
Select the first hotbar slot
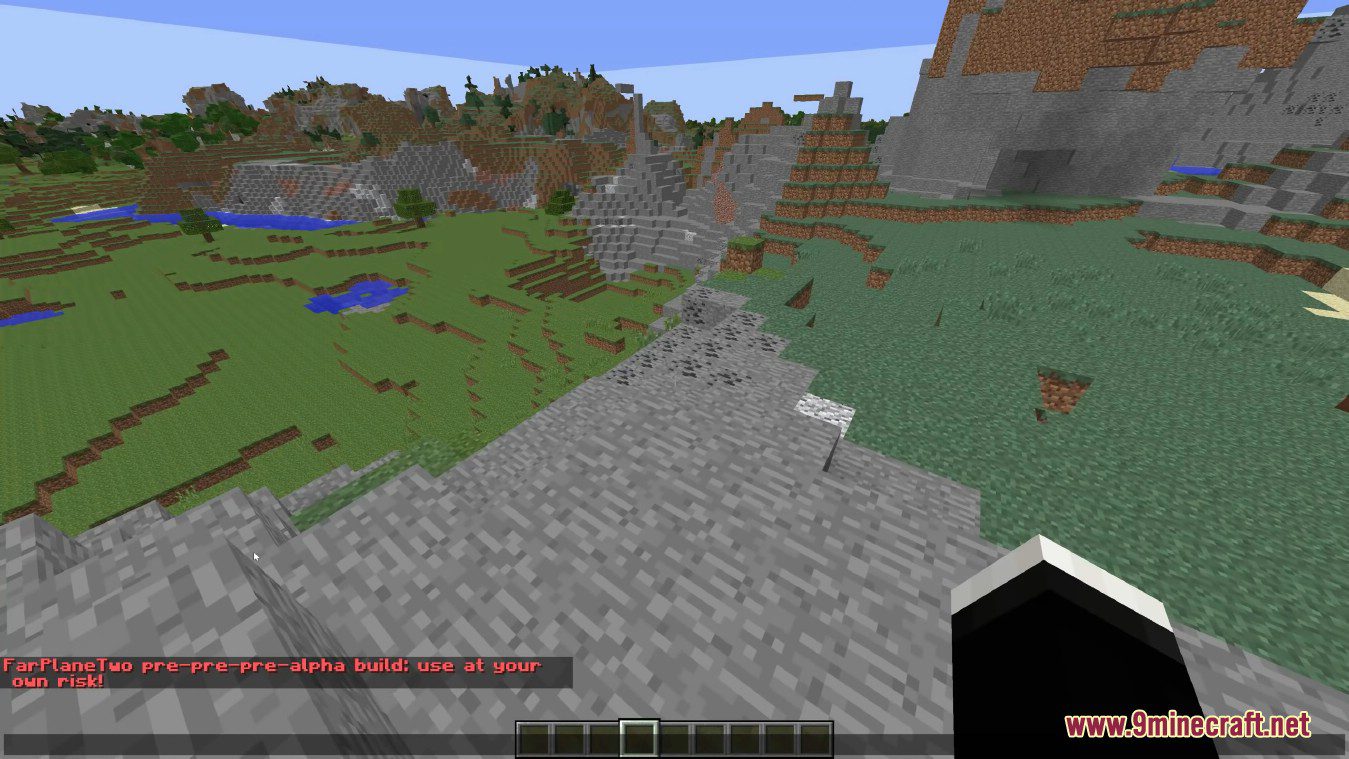tap(535, 735)
